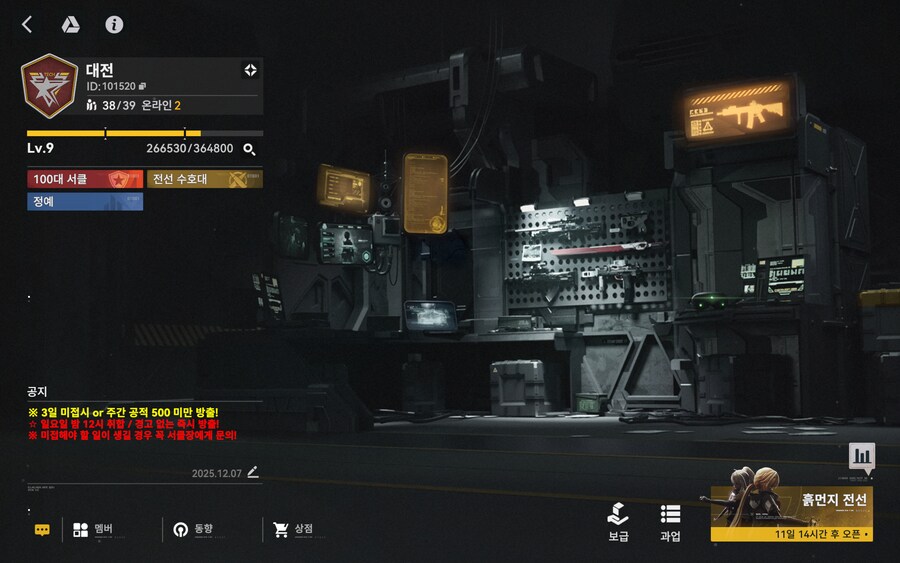
Task: Open the 상점 shop
Action: click(x=294, y=530)
